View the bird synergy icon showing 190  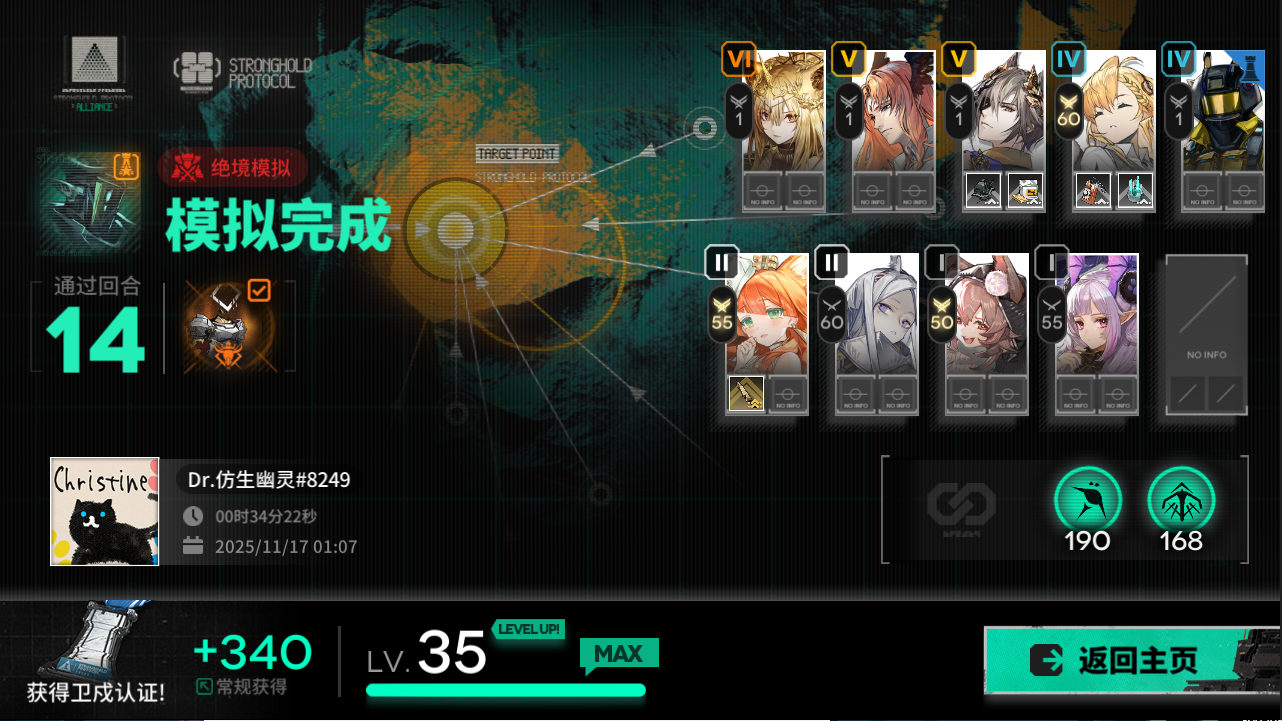click(x=1088, y=499)
